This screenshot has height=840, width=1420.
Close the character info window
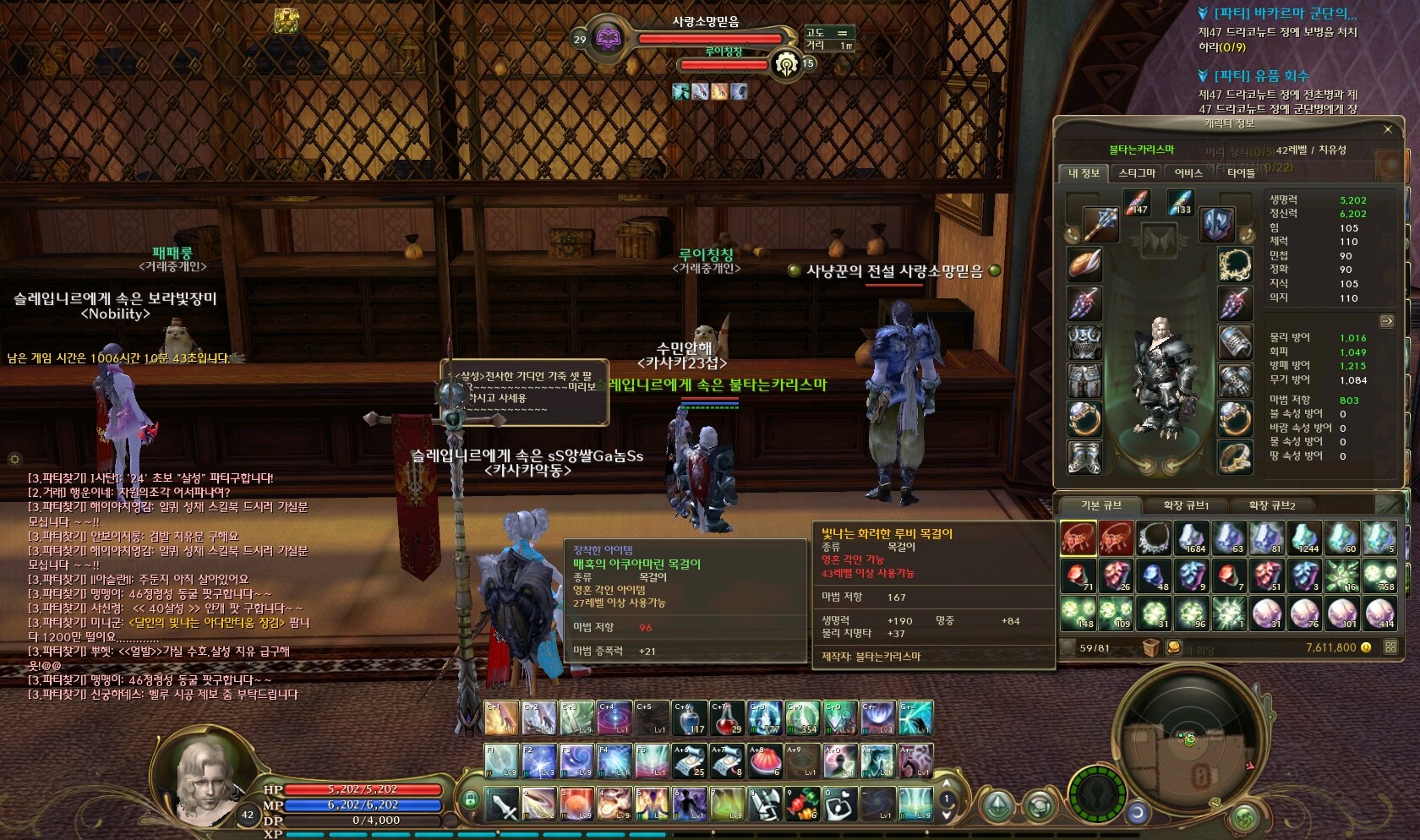coord(1387,129)
